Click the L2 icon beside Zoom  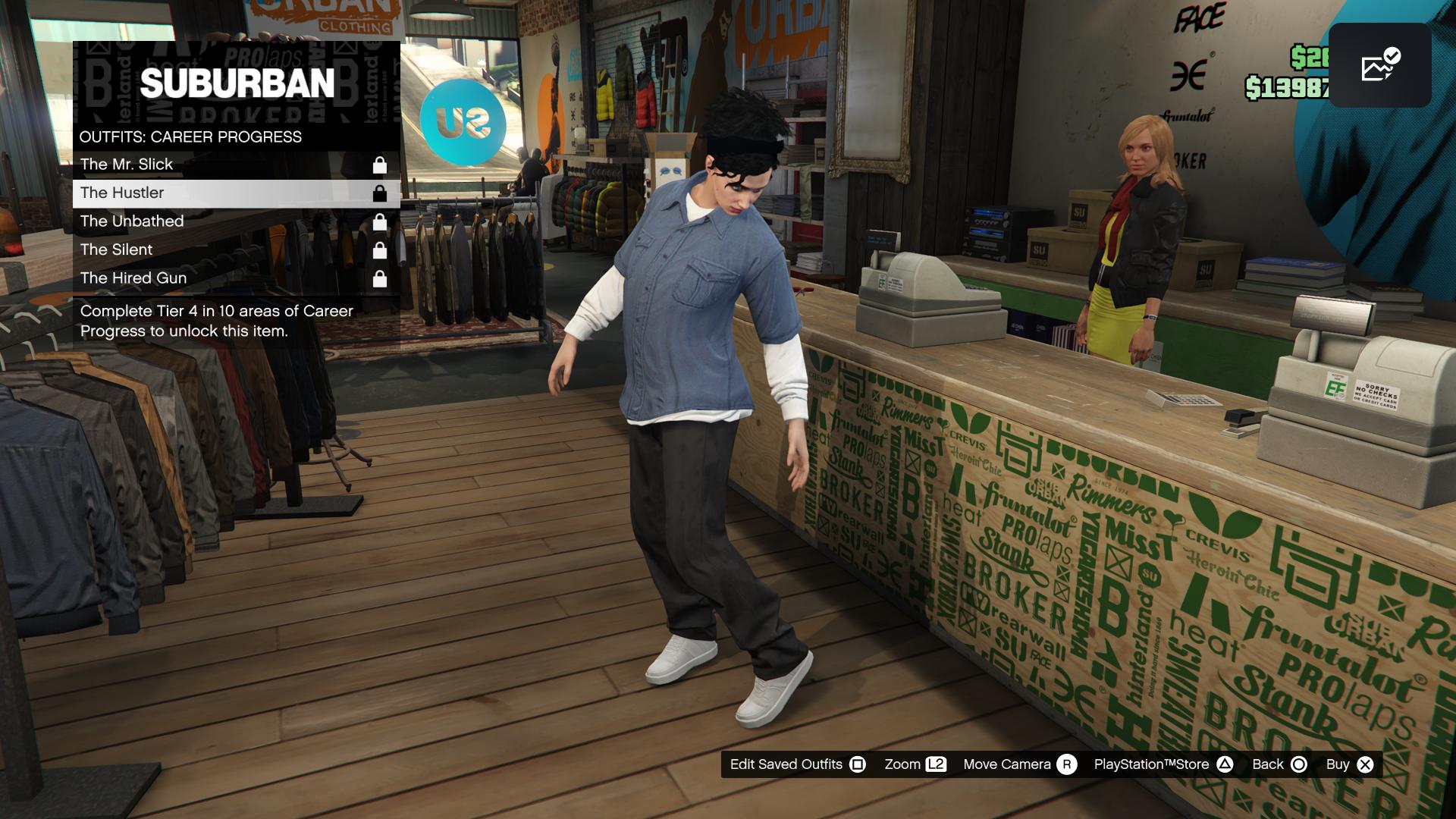click(935, 764)
